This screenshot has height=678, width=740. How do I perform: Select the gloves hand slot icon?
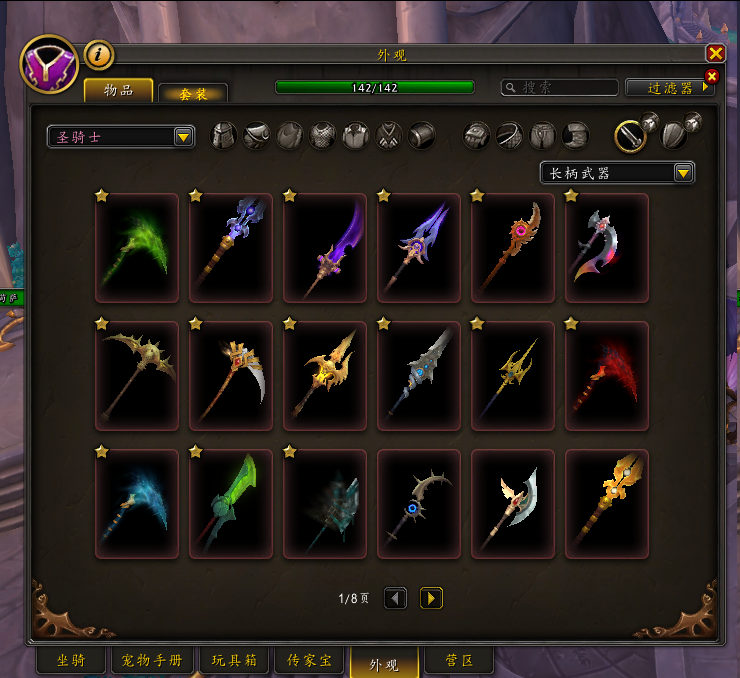tap(477, 135)
